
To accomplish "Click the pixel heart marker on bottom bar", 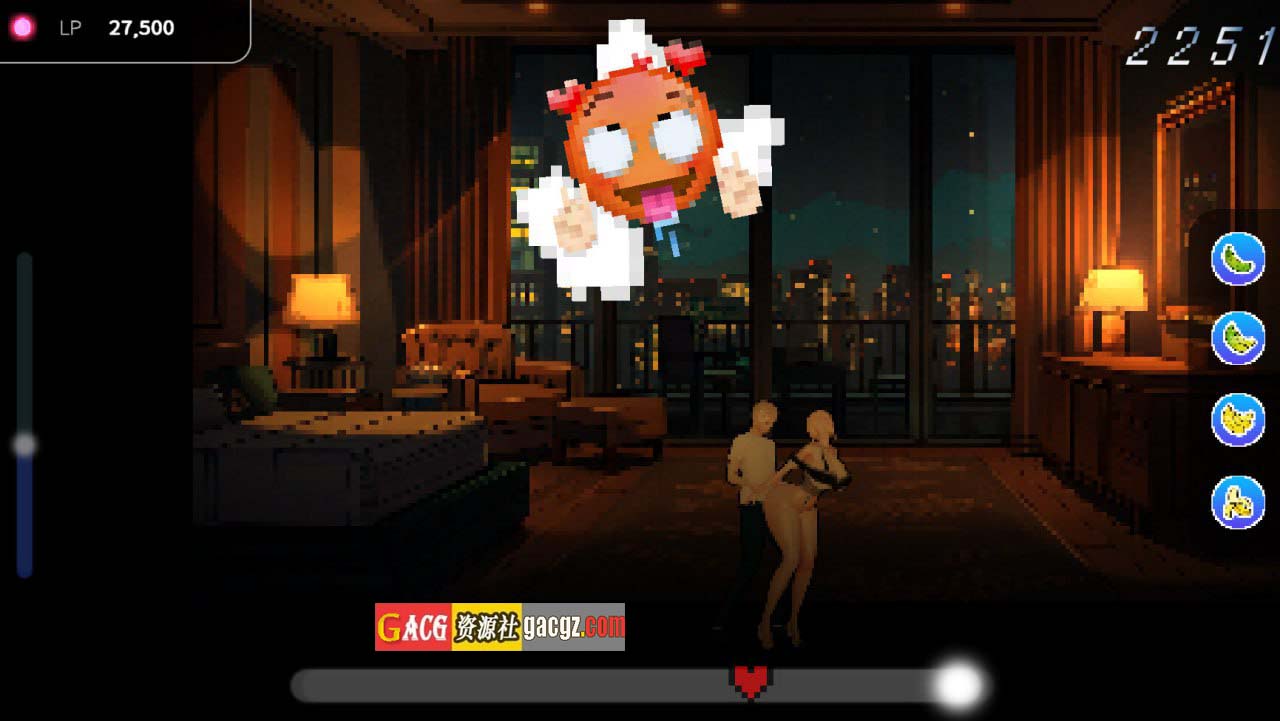I will pos(750,681).
